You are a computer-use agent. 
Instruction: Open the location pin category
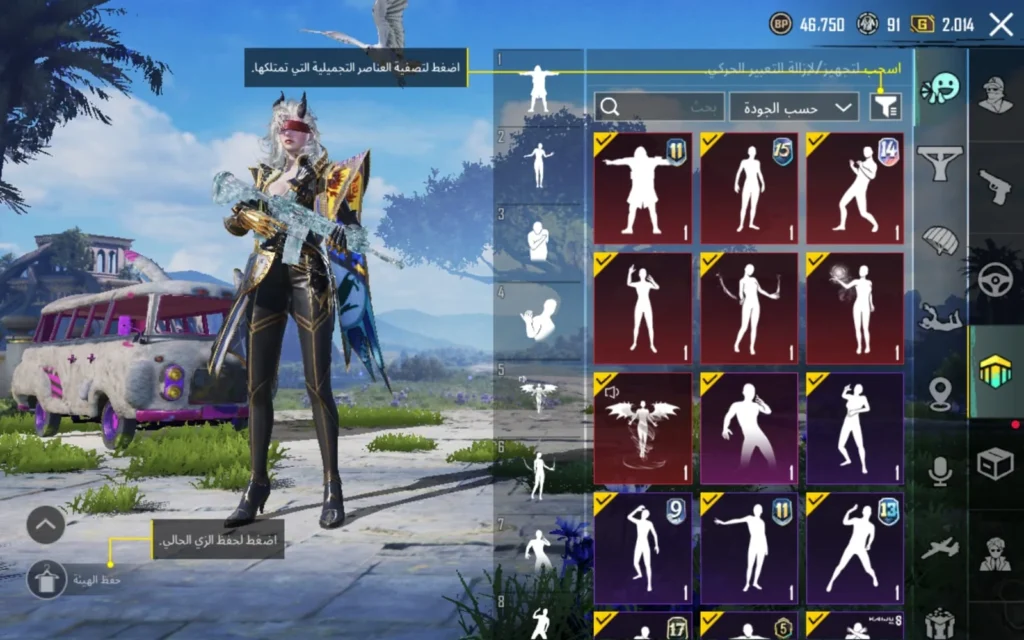(x=940, y=393)
